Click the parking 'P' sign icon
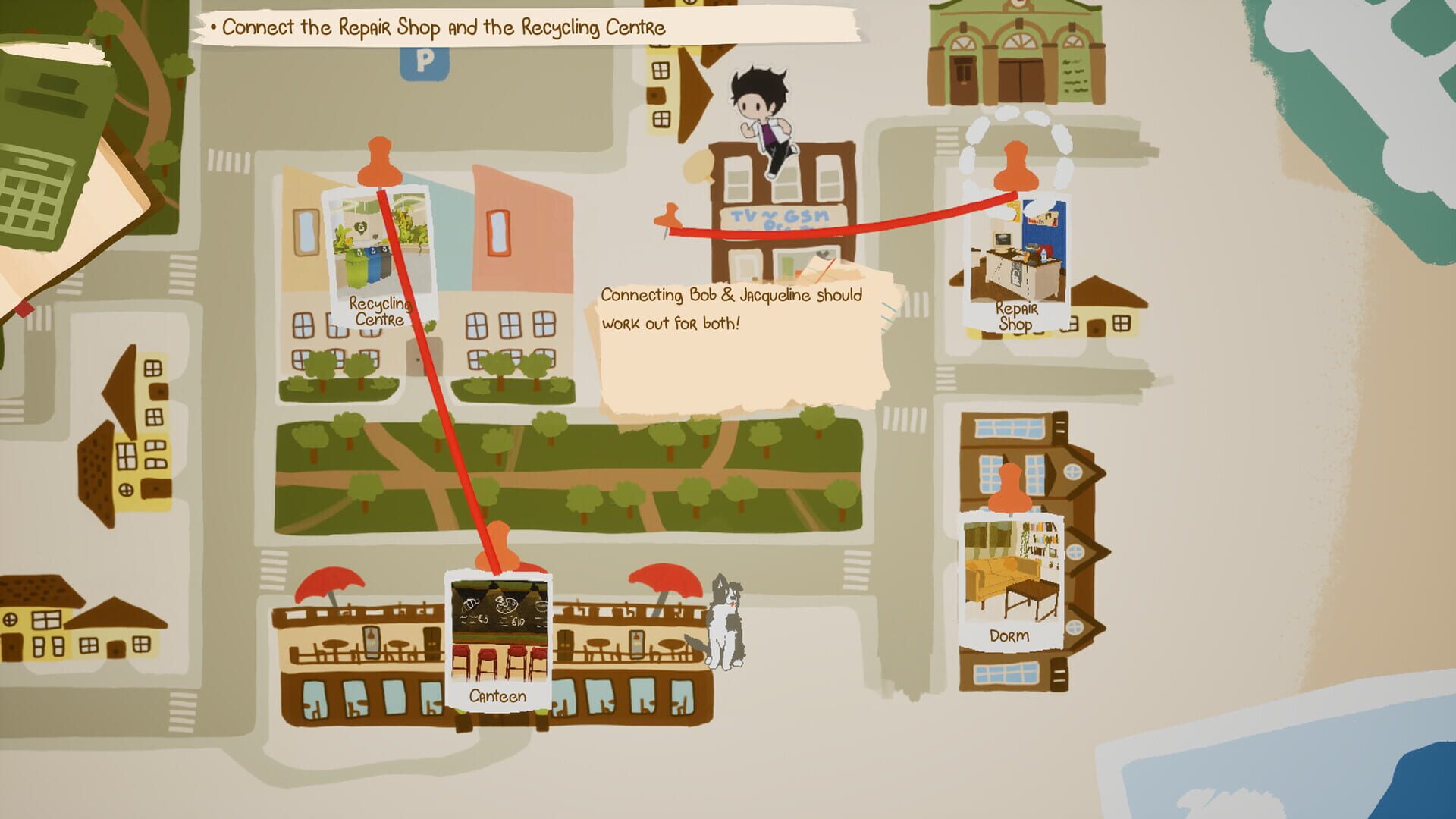This screenshot has height=819, width=1456. (x=424, y=62)
